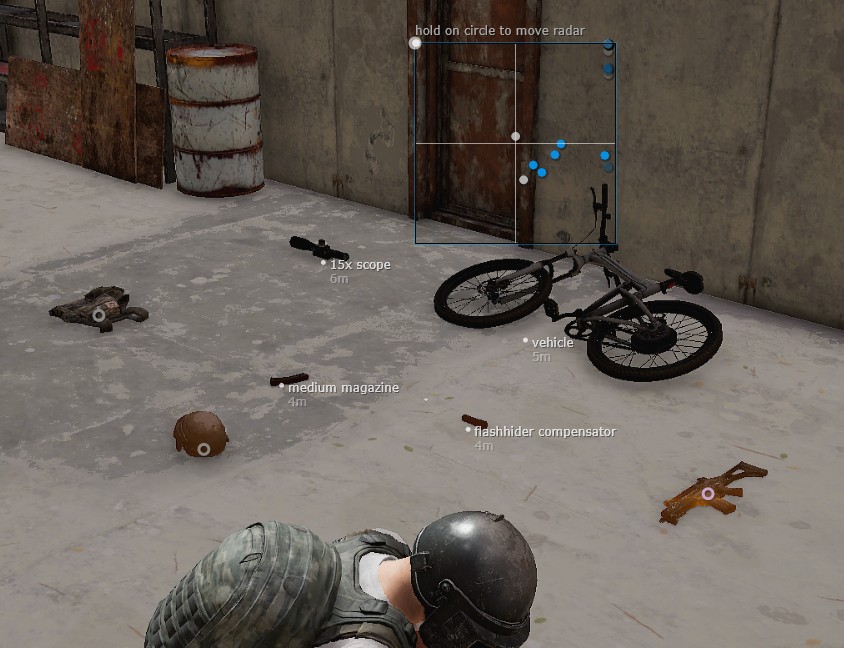Click the vehicle marker label
844x648 pixels.
[552, 342]
